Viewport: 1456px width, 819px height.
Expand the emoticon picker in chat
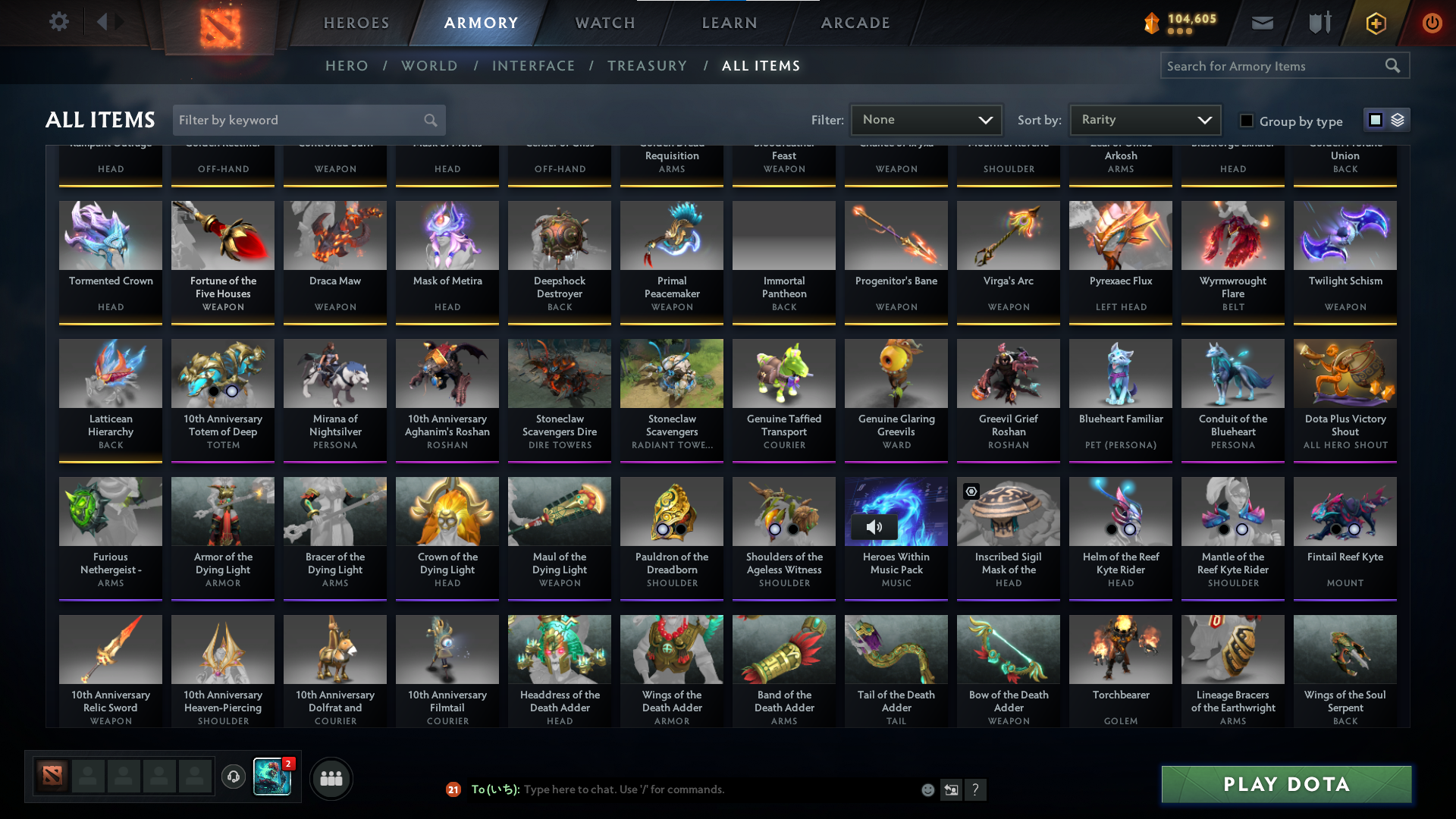(927, 789)
